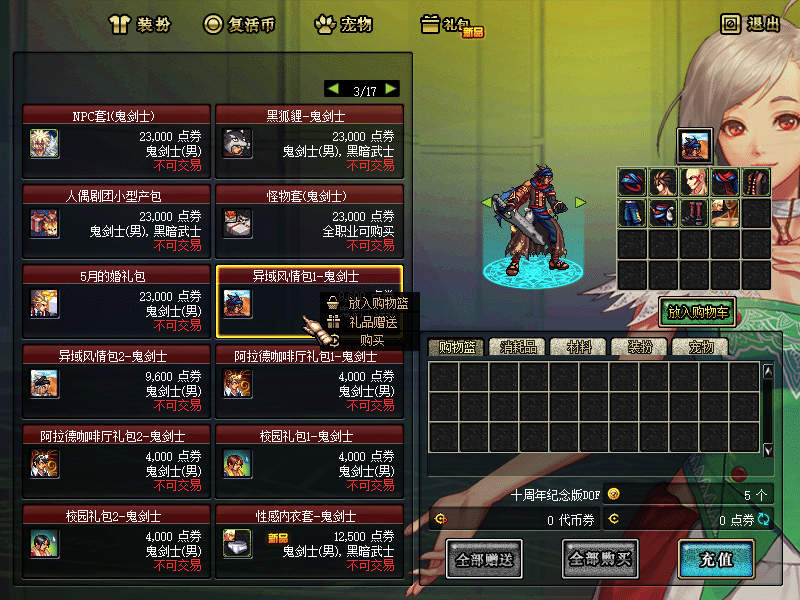Choose 放入购物篮 in the context menu
This screenshot has width=800, height=600.
(x=370, y=301)
